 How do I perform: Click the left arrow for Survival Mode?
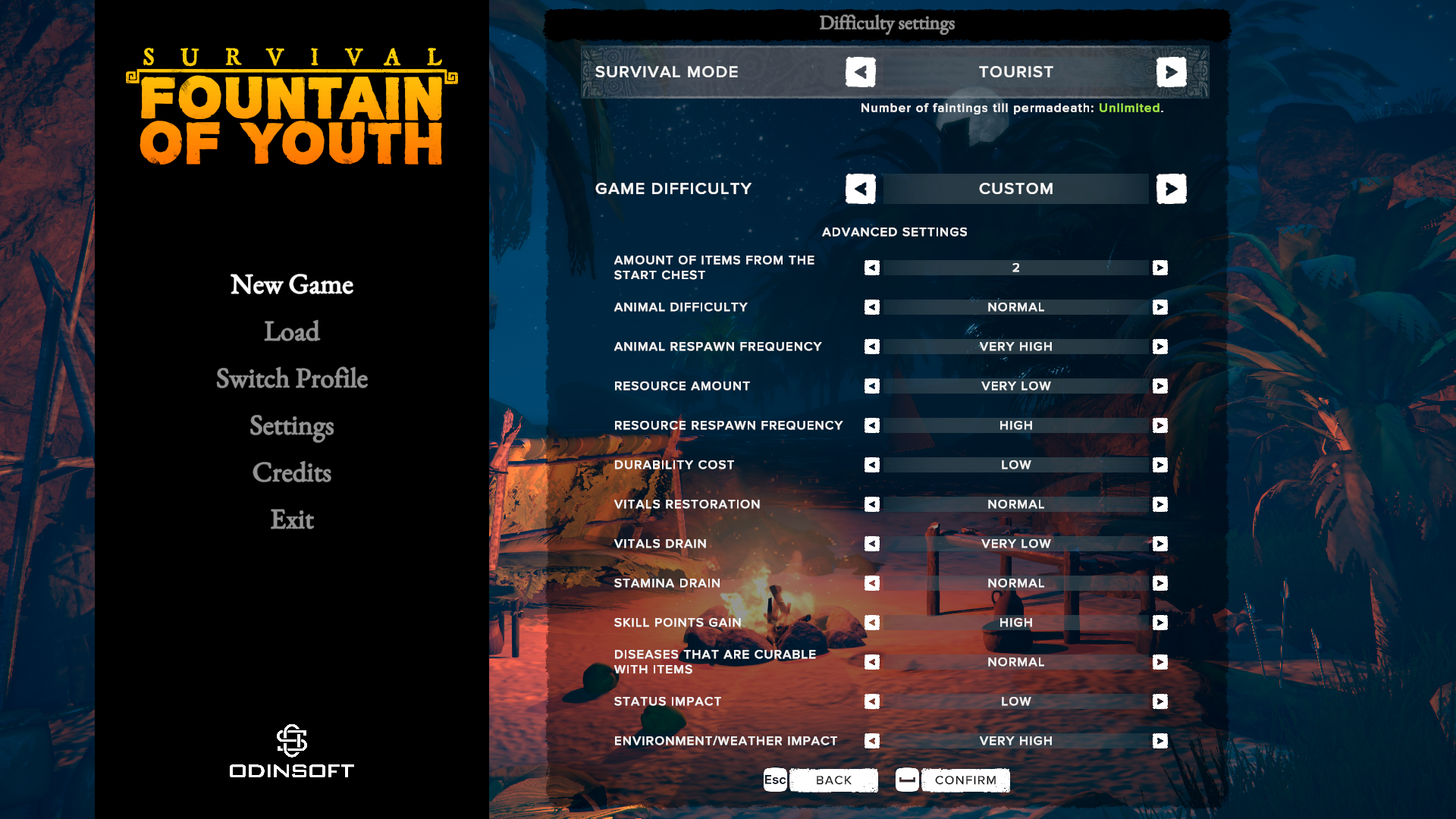point(860,71)
